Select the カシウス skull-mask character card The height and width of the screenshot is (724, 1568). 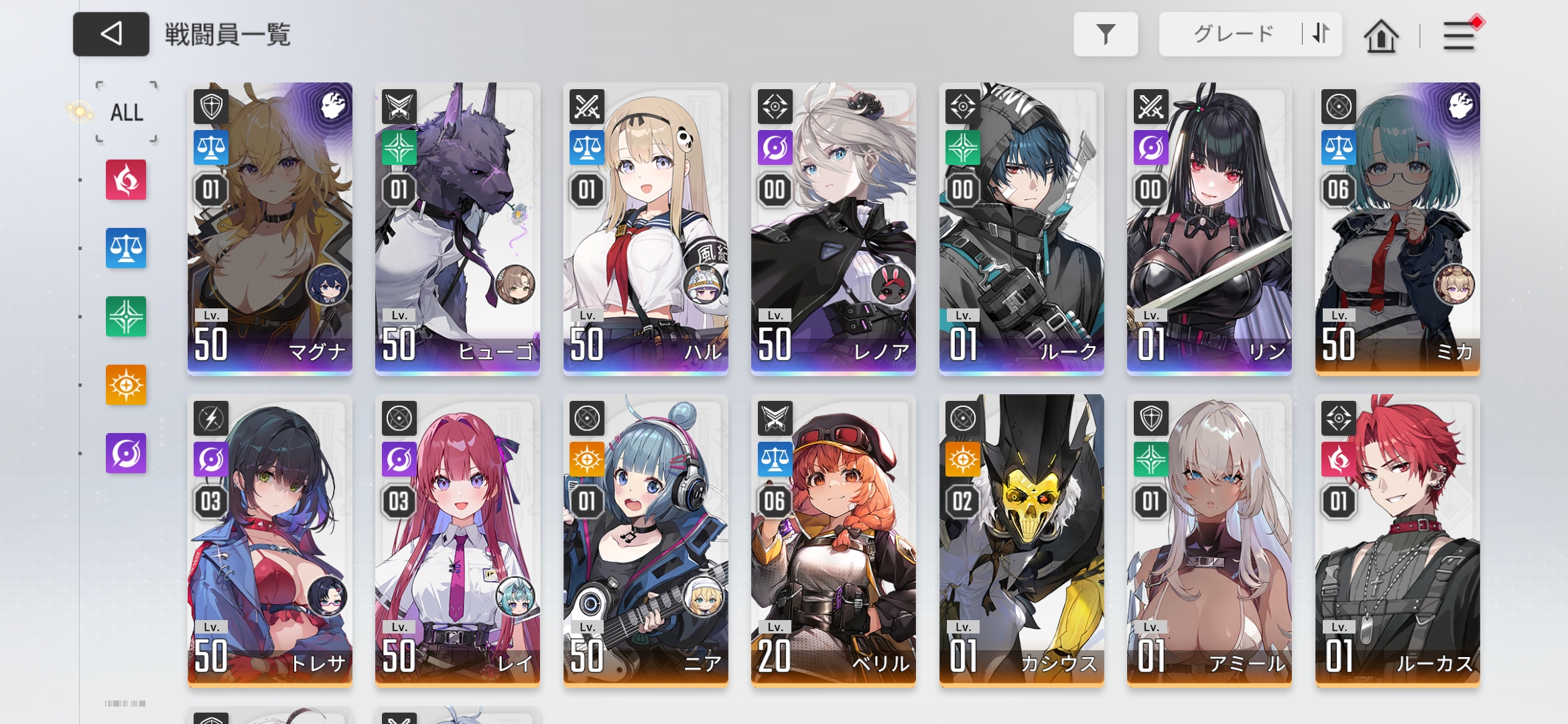pos(1022,540)
